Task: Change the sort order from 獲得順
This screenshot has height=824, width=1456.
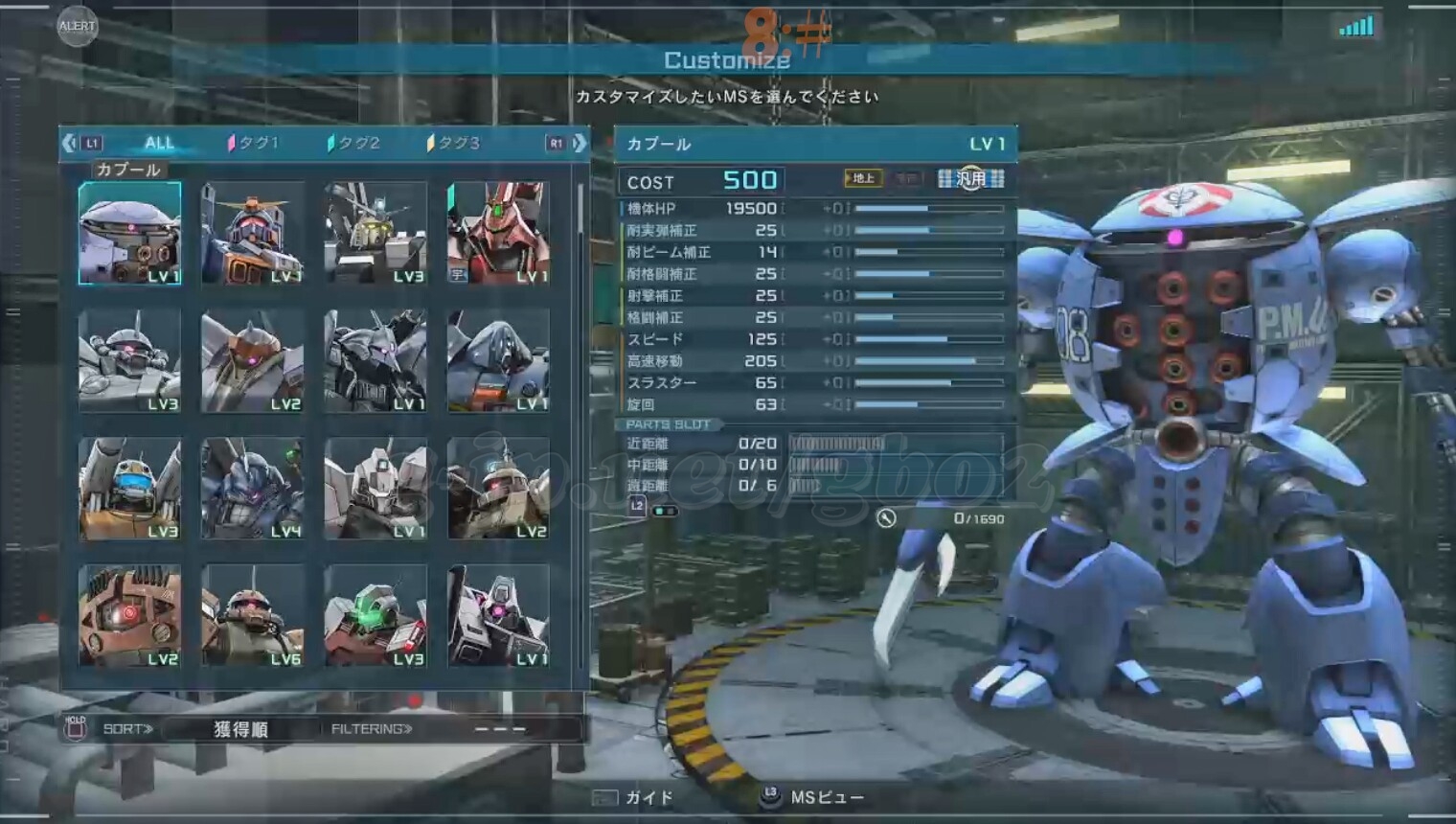Action: (239, 729)
